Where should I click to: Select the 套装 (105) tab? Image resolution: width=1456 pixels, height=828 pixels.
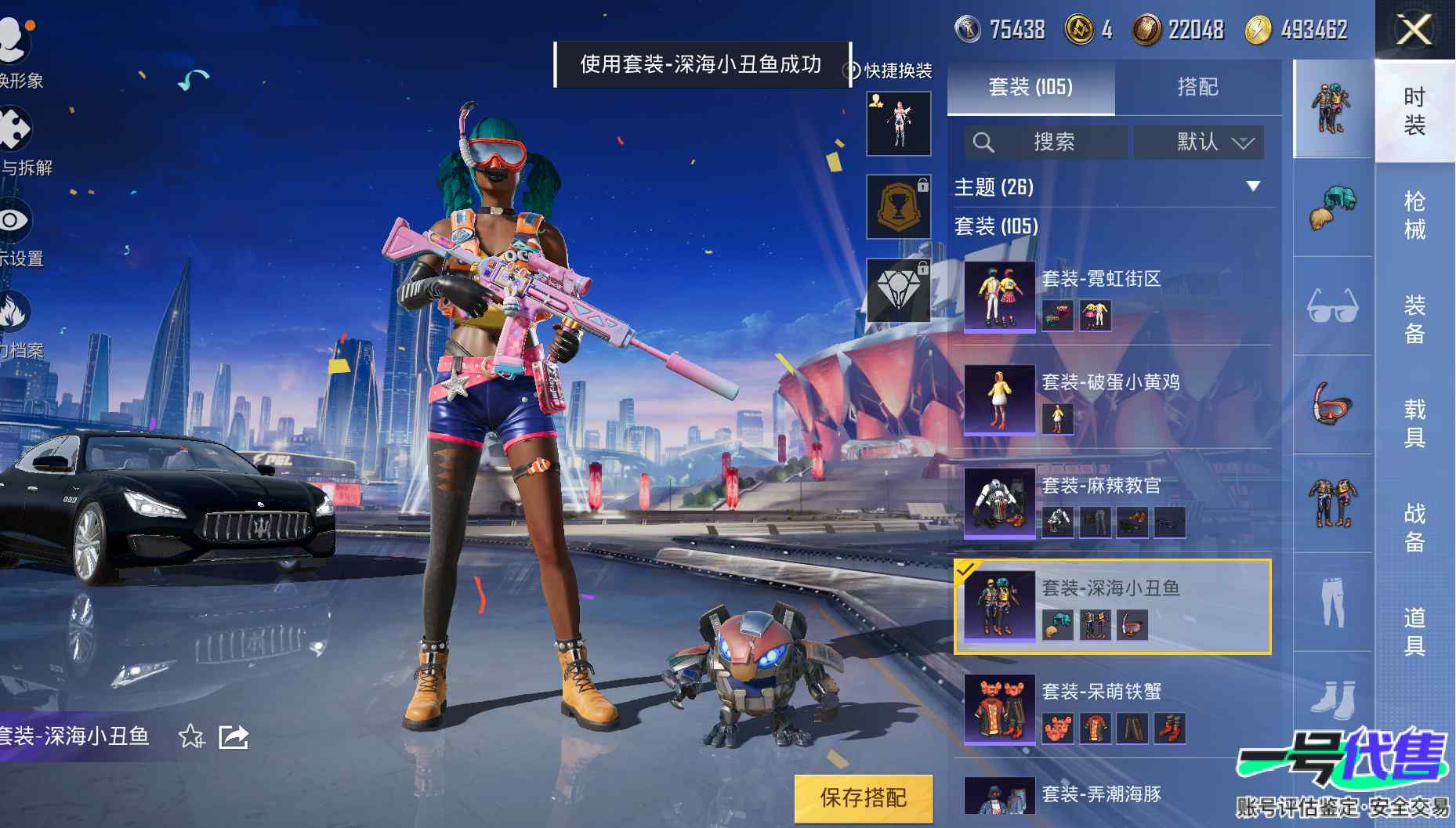(1030, 87)
